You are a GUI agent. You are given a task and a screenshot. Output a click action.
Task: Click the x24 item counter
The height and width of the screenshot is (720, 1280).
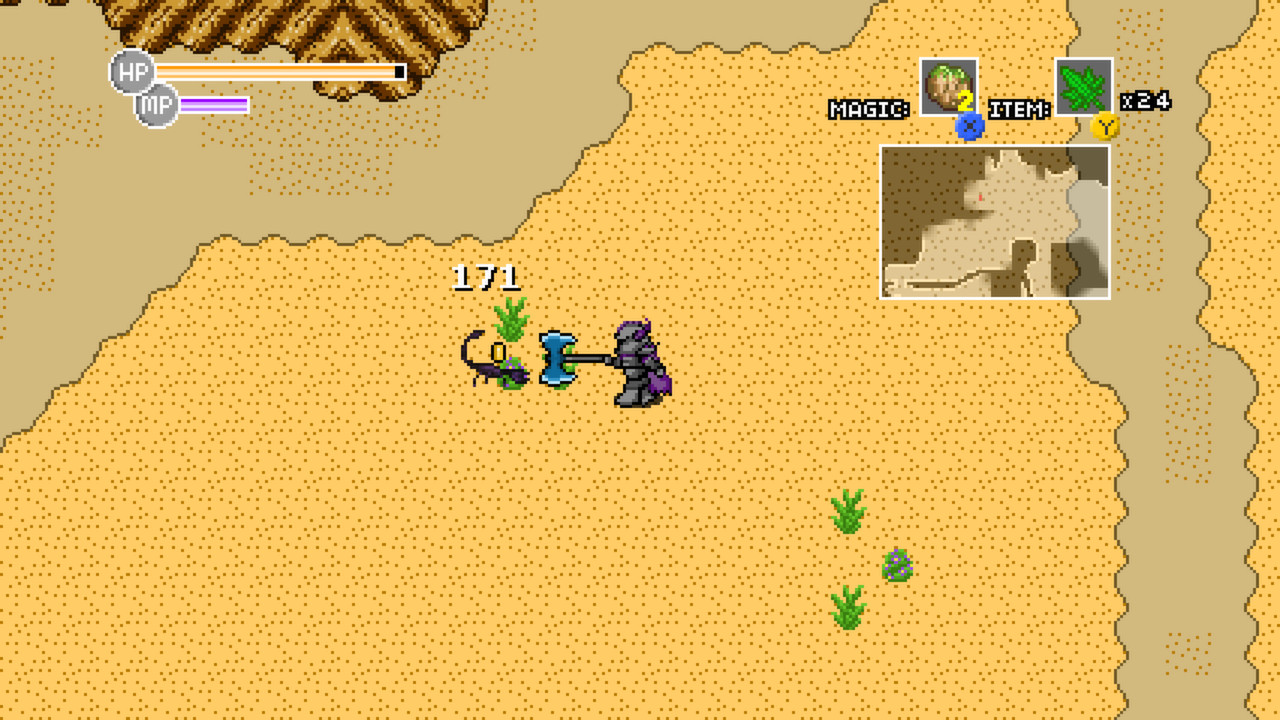tap(1146, 100)
